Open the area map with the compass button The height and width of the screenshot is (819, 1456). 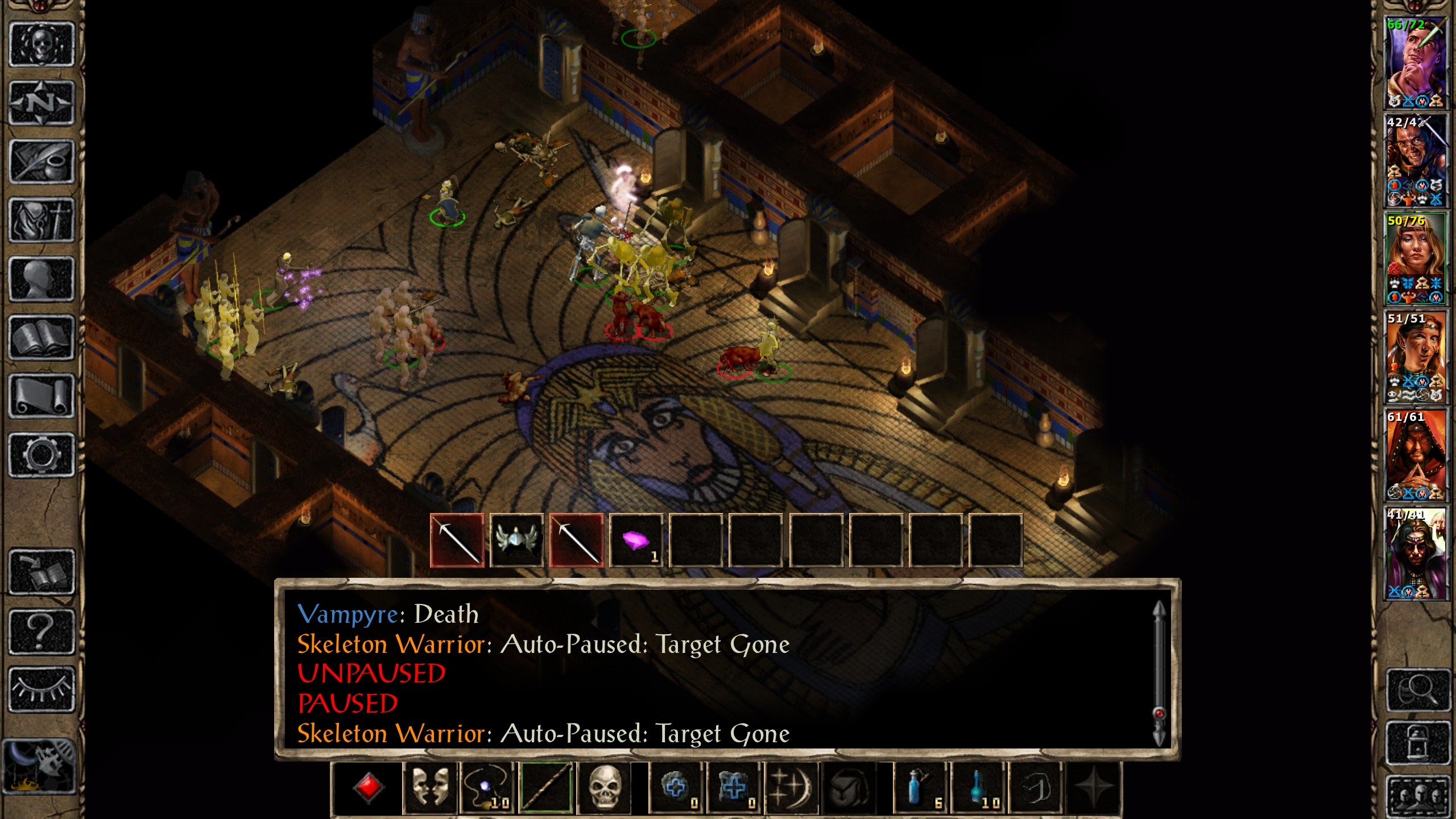coord(42,104)
